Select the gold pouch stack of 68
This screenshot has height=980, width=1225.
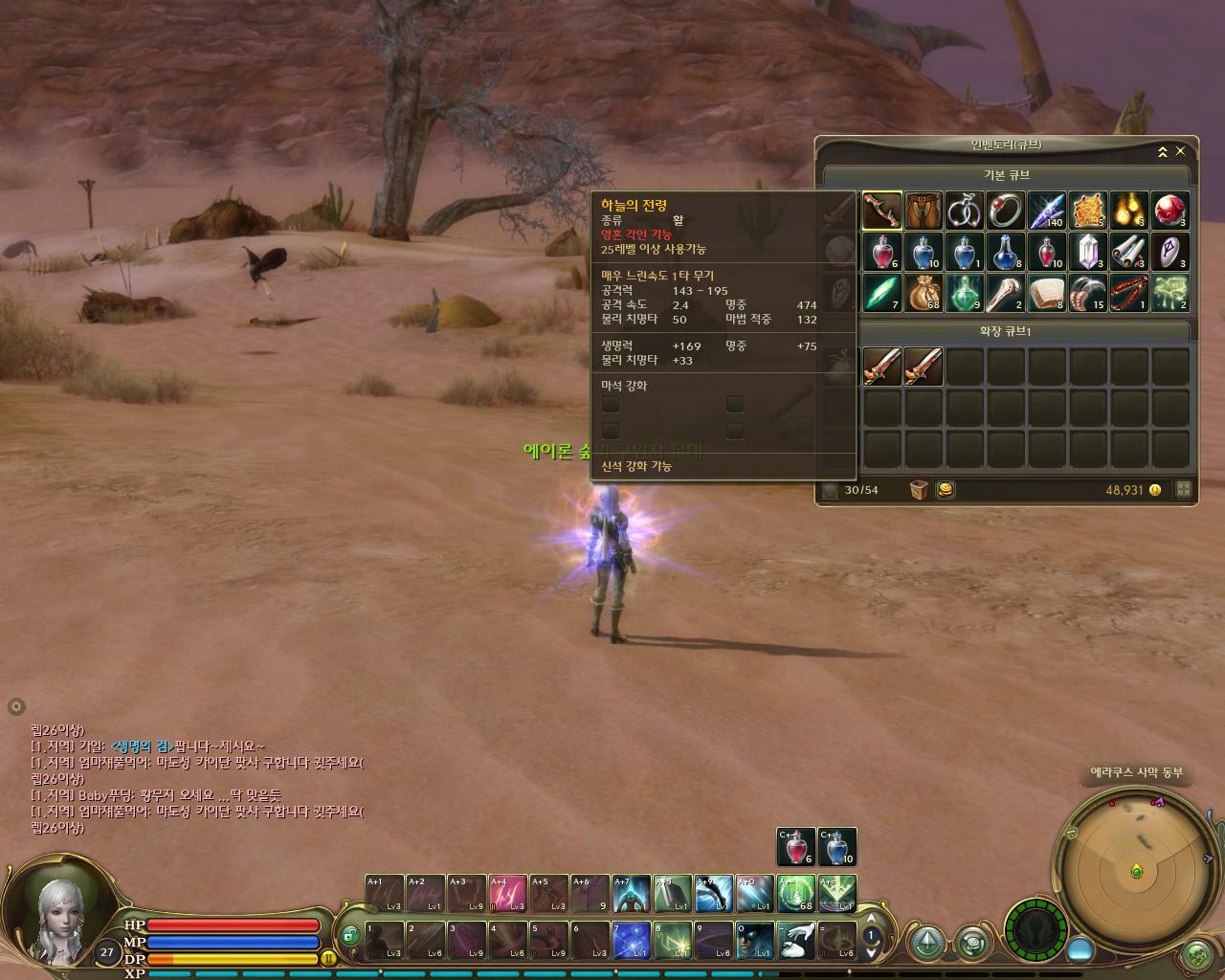click(x=924, y=293)
